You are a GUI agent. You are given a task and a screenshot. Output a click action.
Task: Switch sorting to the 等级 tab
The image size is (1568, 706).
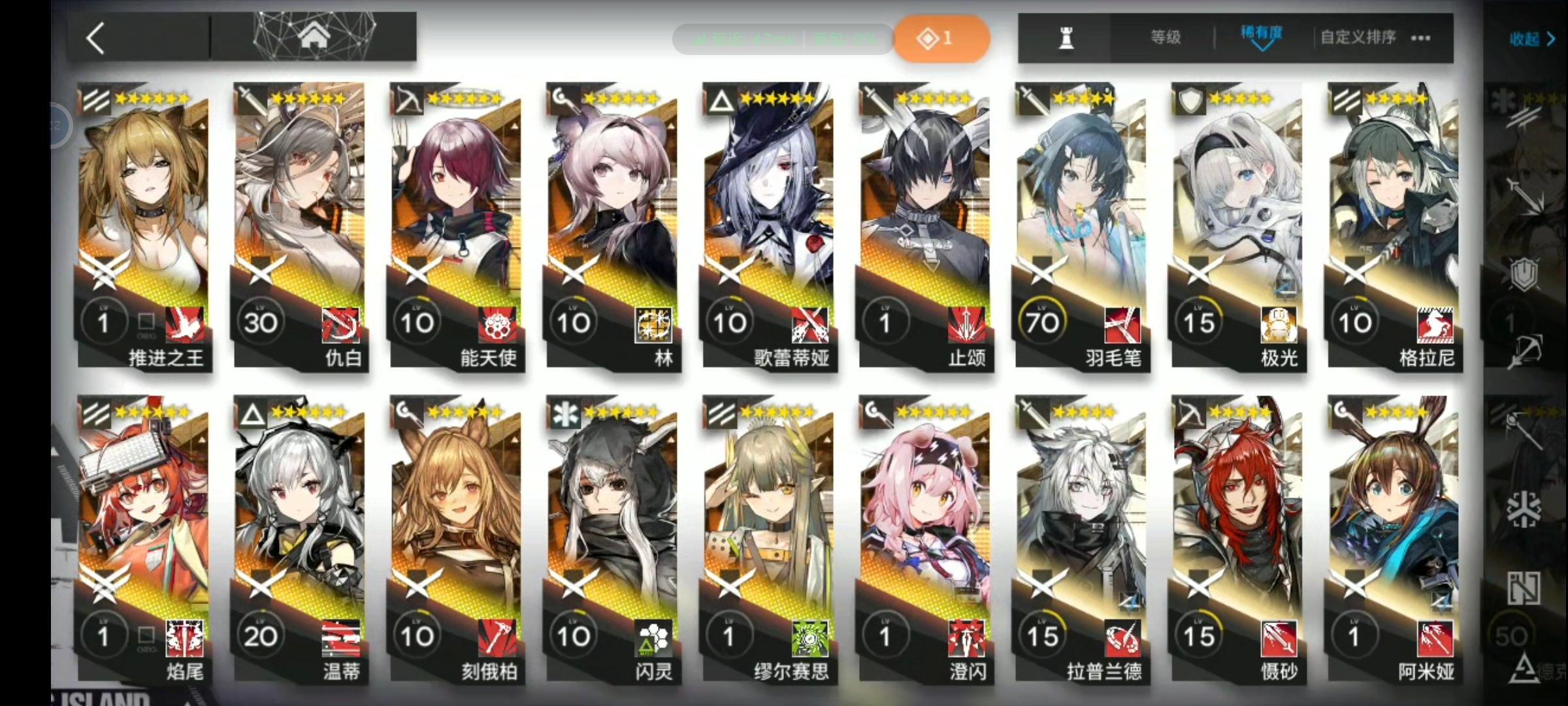click(x=1164, y=38)
